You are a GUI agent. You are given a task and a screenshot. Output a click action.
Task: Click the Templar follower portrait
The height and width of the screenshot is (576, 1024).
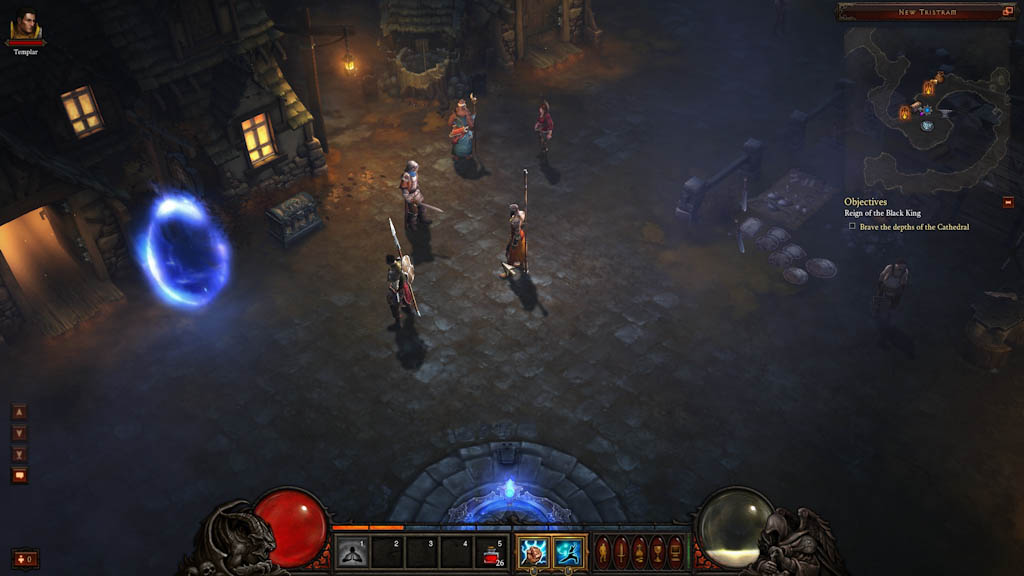(x=26, y=25)
